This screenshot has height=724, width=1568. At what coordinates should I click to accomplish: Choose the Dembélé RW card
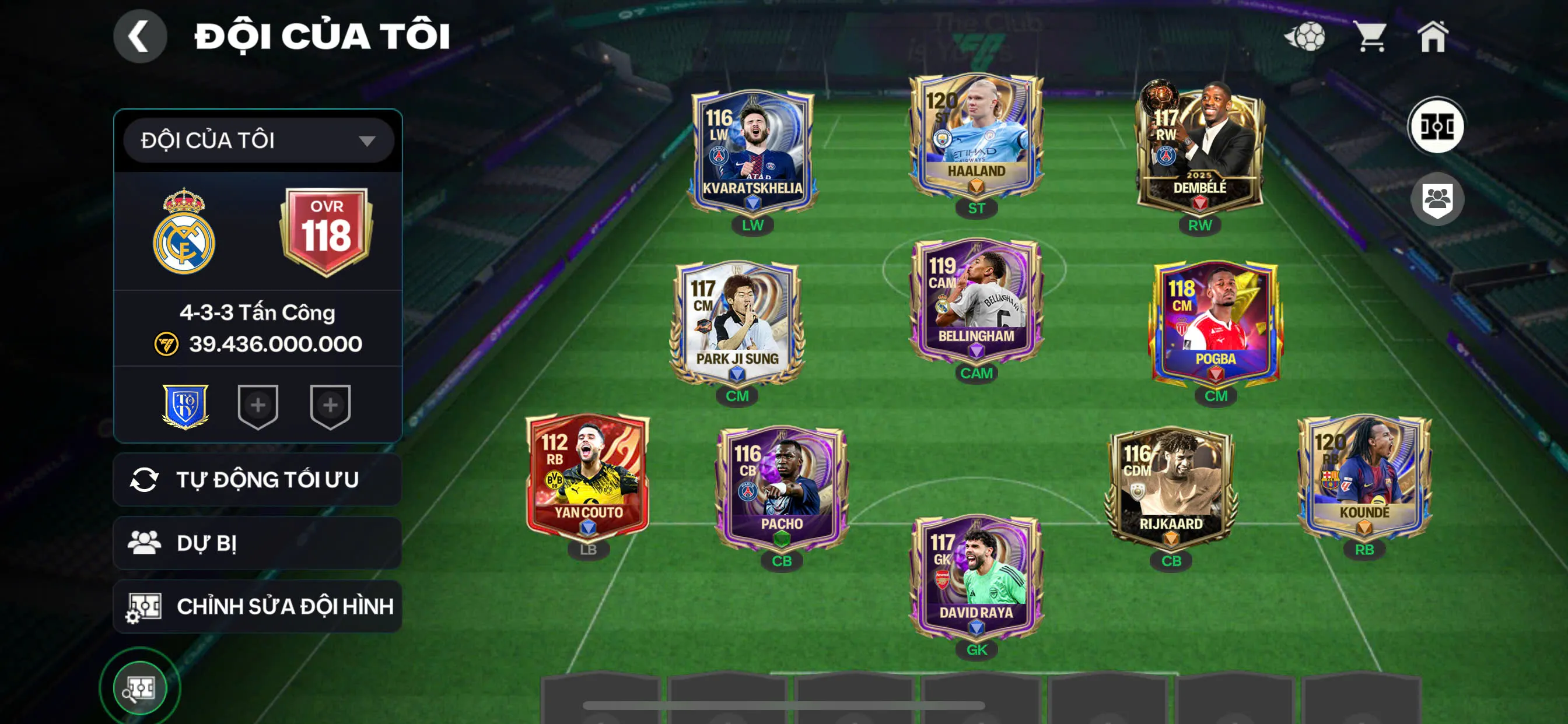point(1199,149)
